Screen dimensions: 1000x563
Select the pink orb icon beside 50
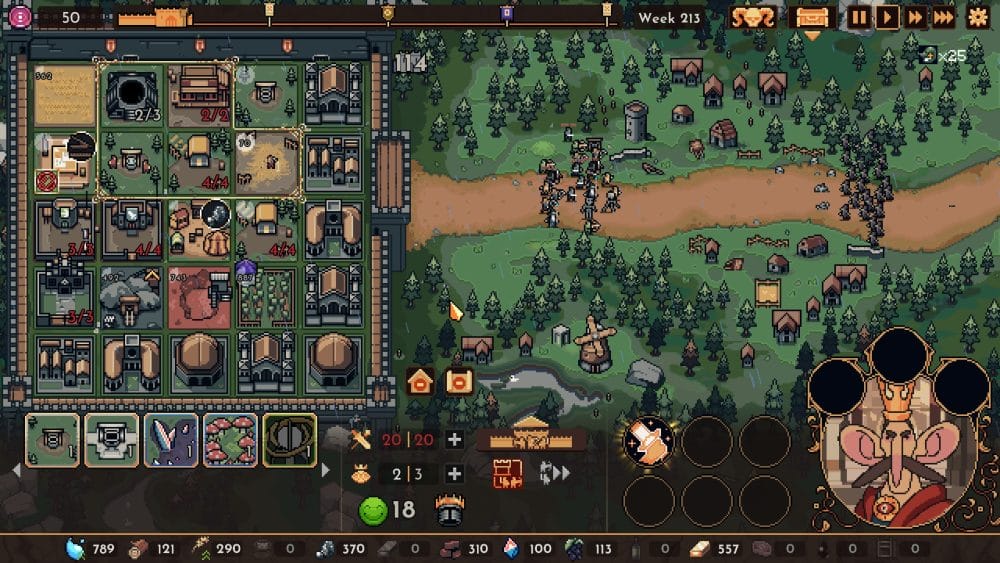click(x=19, y=17)
